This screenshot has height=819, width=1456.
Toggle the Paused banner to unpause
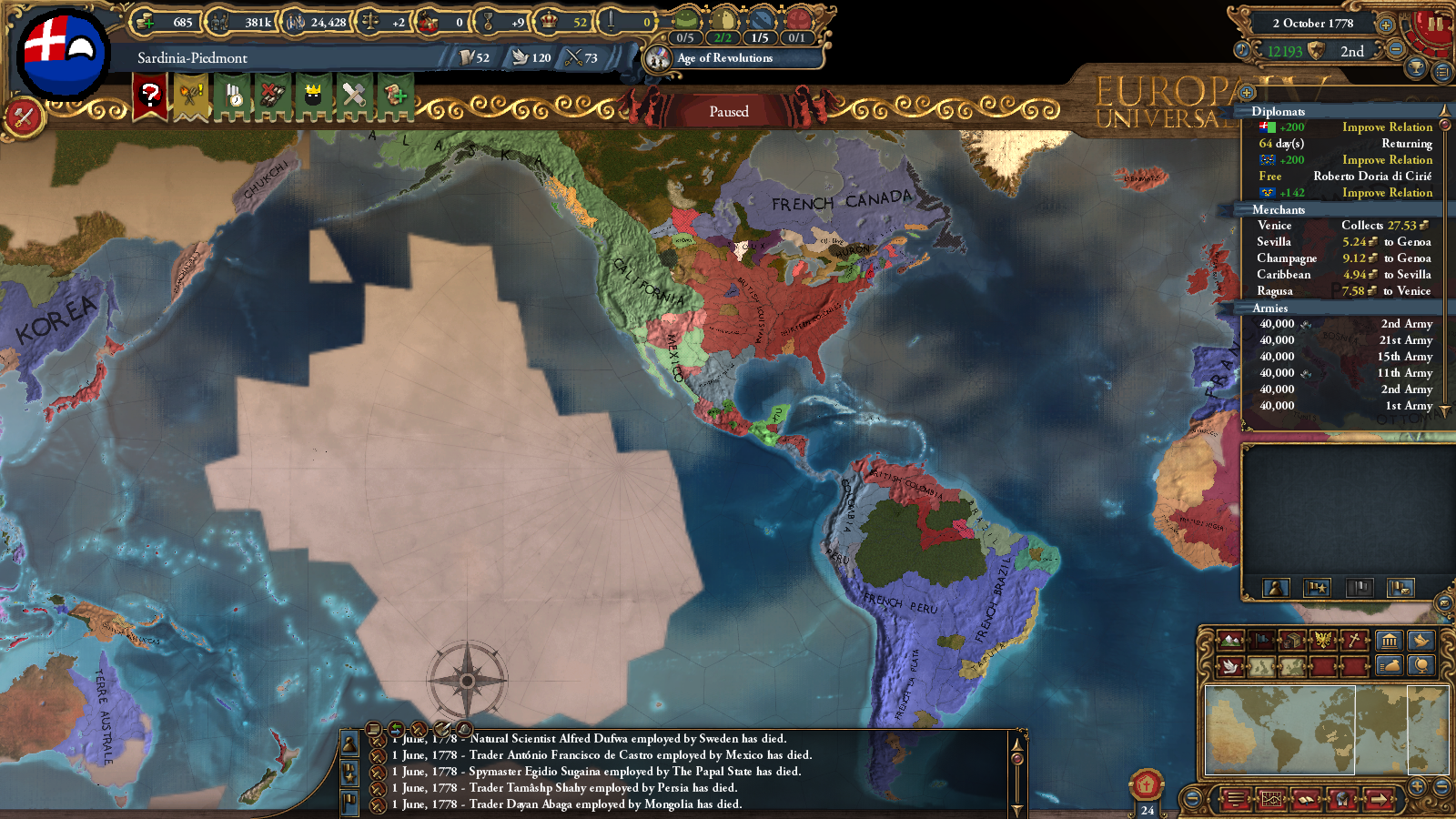pyautogui.click(x=728, y=111)
